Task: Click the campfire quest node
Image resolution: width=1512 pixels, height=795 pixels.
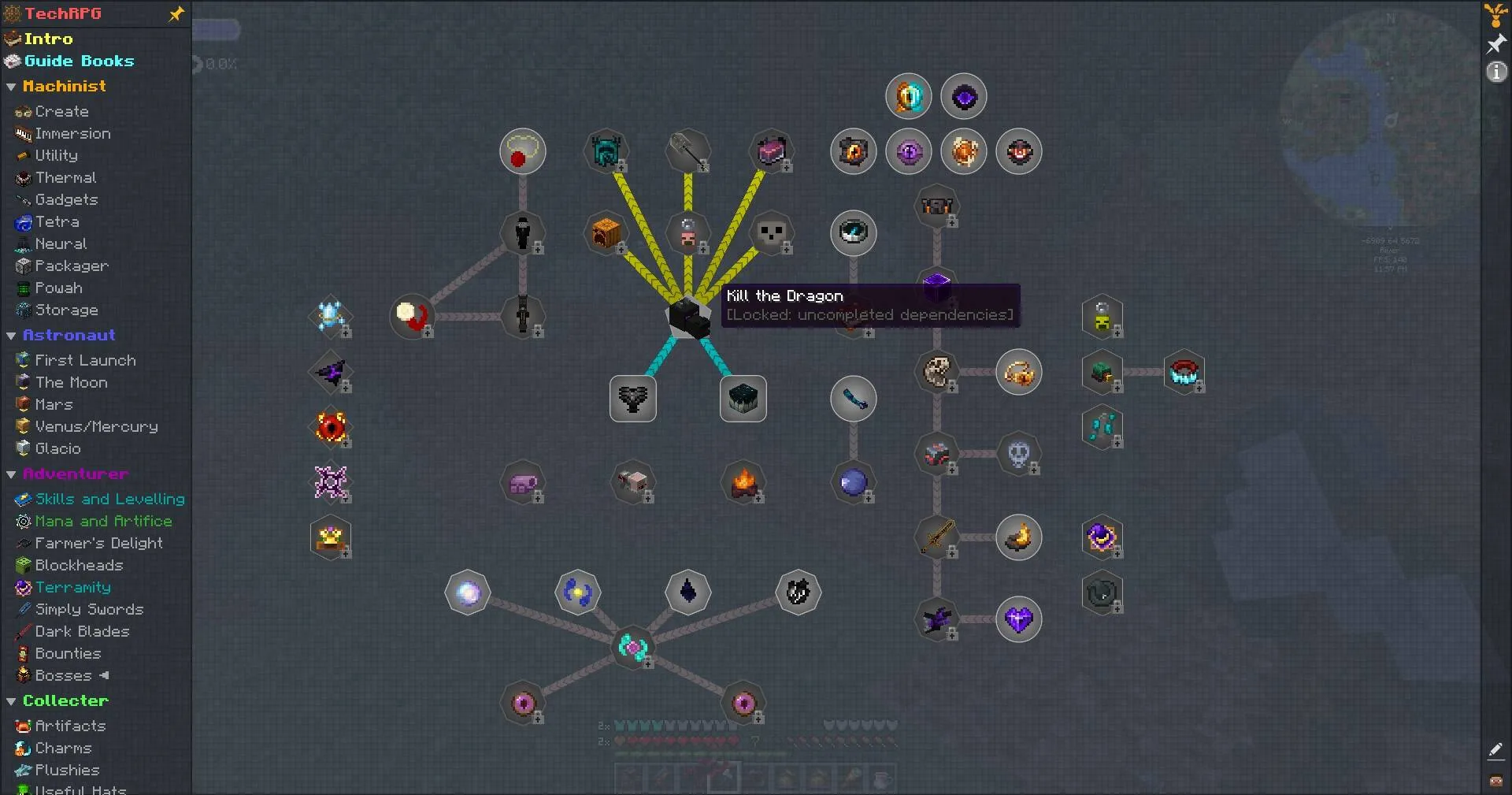Action: [743, 483]
